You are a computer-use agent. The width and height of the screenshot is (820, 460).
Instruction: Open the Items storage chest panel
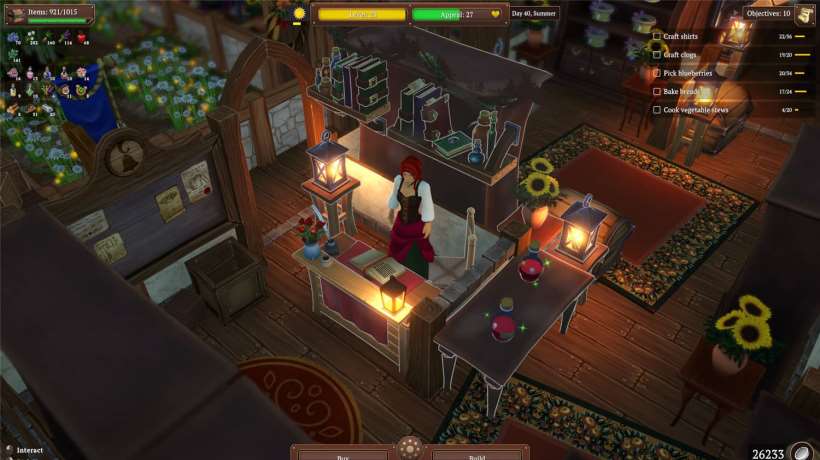coord(16,11)
